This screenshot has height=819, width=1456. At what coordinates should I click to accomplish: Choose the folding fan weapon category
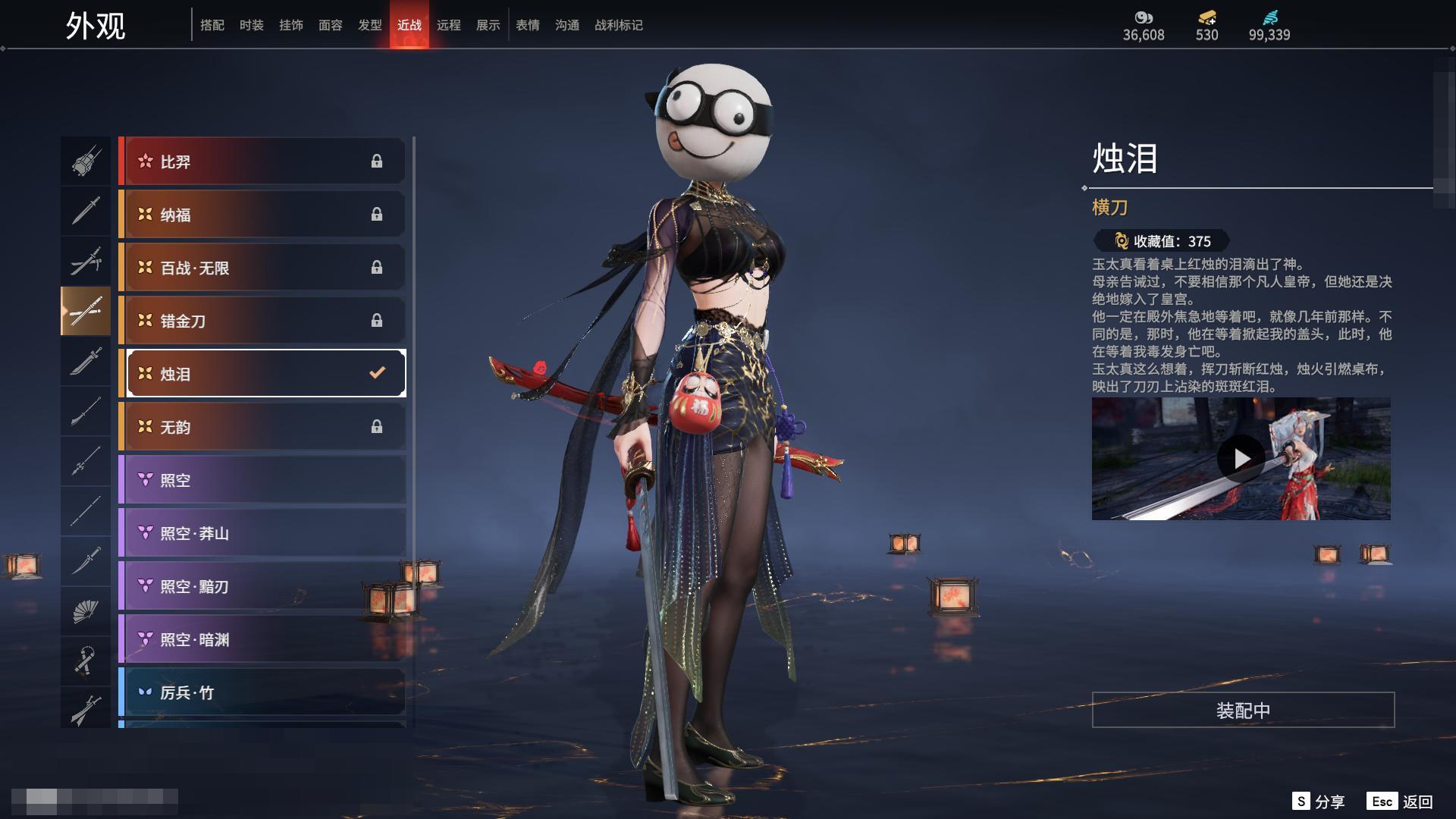click(86, 611)
